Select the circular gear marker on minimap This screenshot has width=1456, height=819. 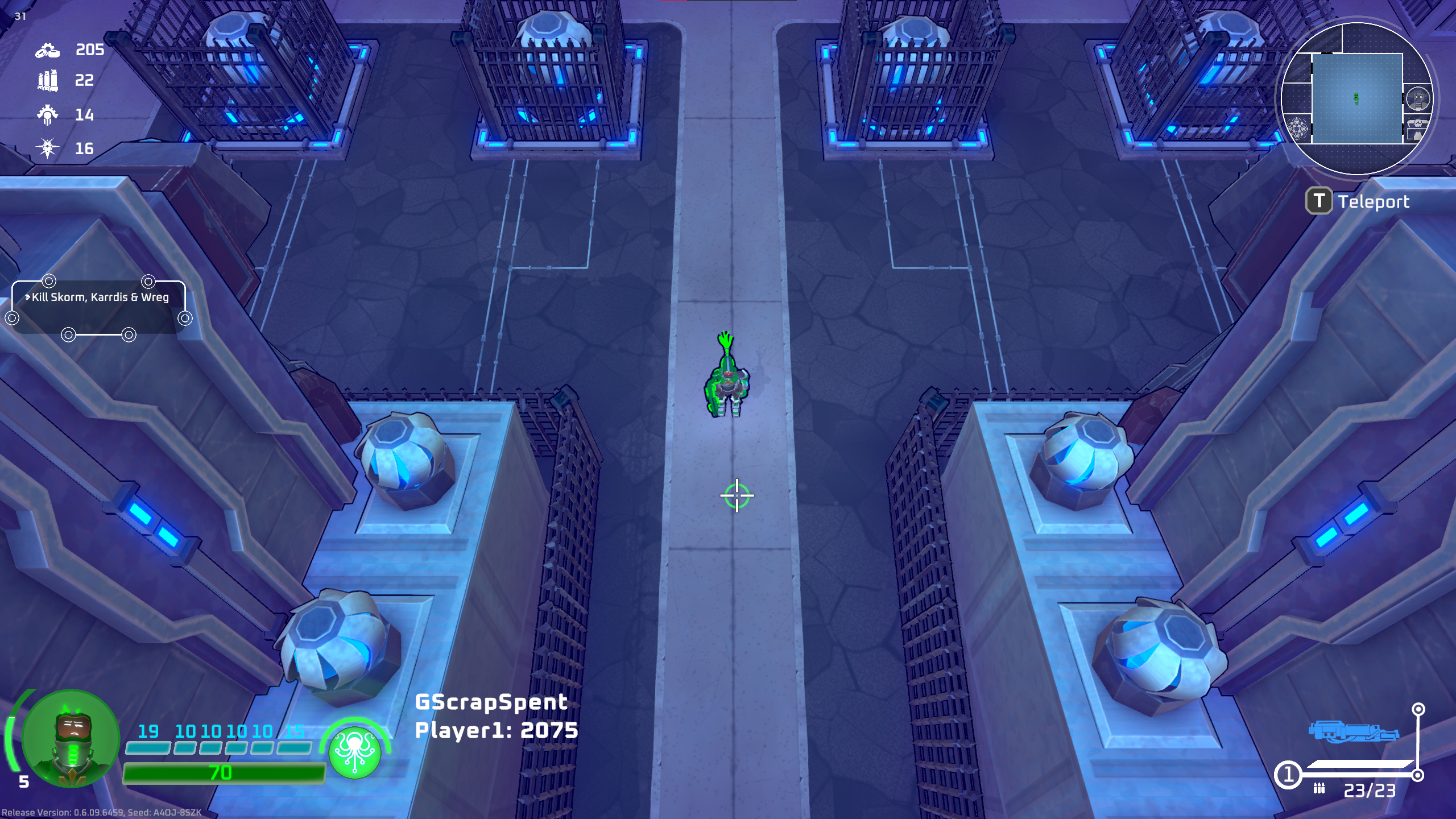1297,129
